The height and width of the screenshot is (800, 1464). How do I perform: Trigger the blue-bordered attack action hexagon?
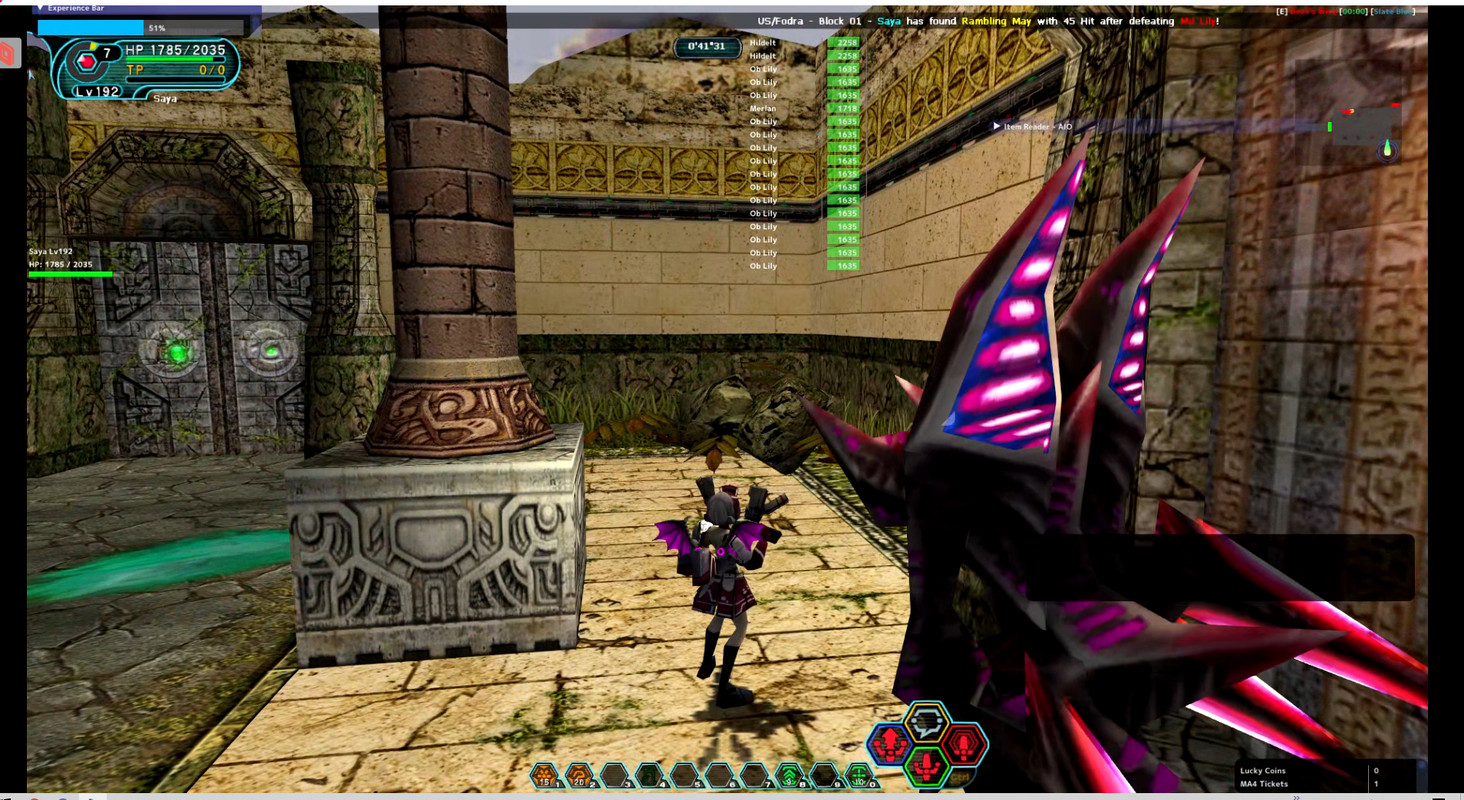pyautogui.click(x=888, y=745)
